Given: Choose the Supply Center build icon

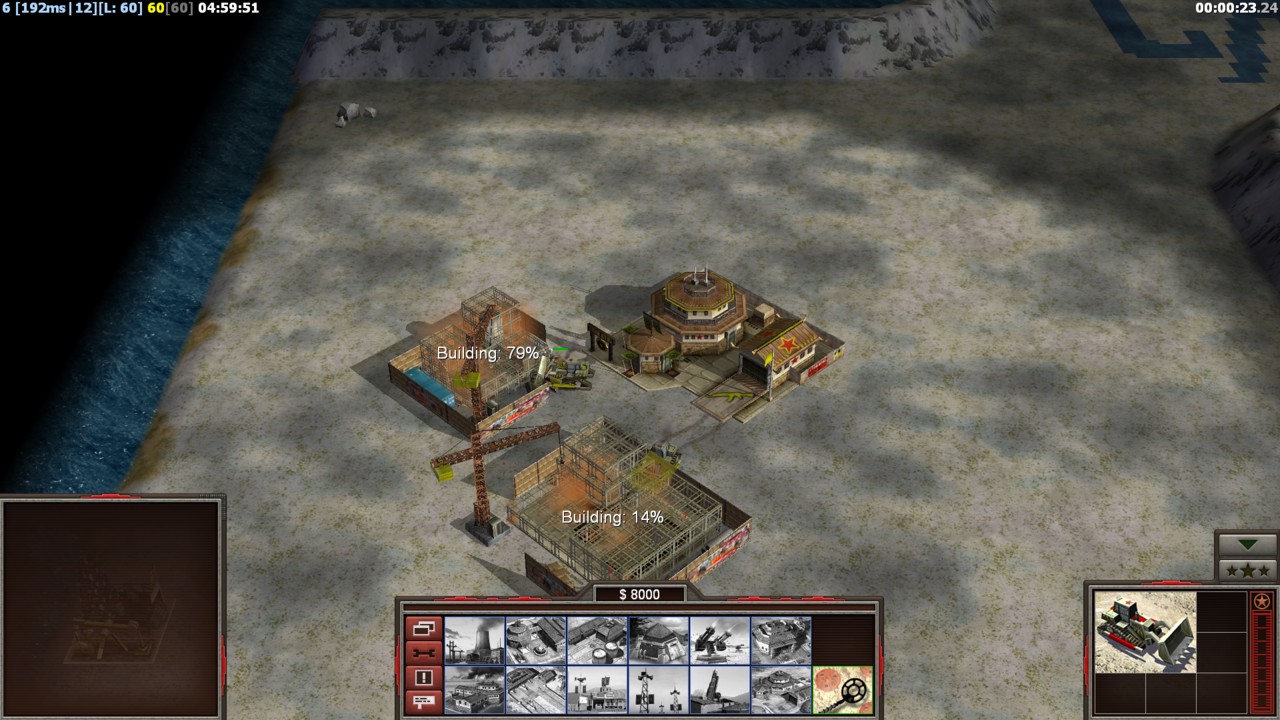Looking at the screenshot, I should [597, 640].
